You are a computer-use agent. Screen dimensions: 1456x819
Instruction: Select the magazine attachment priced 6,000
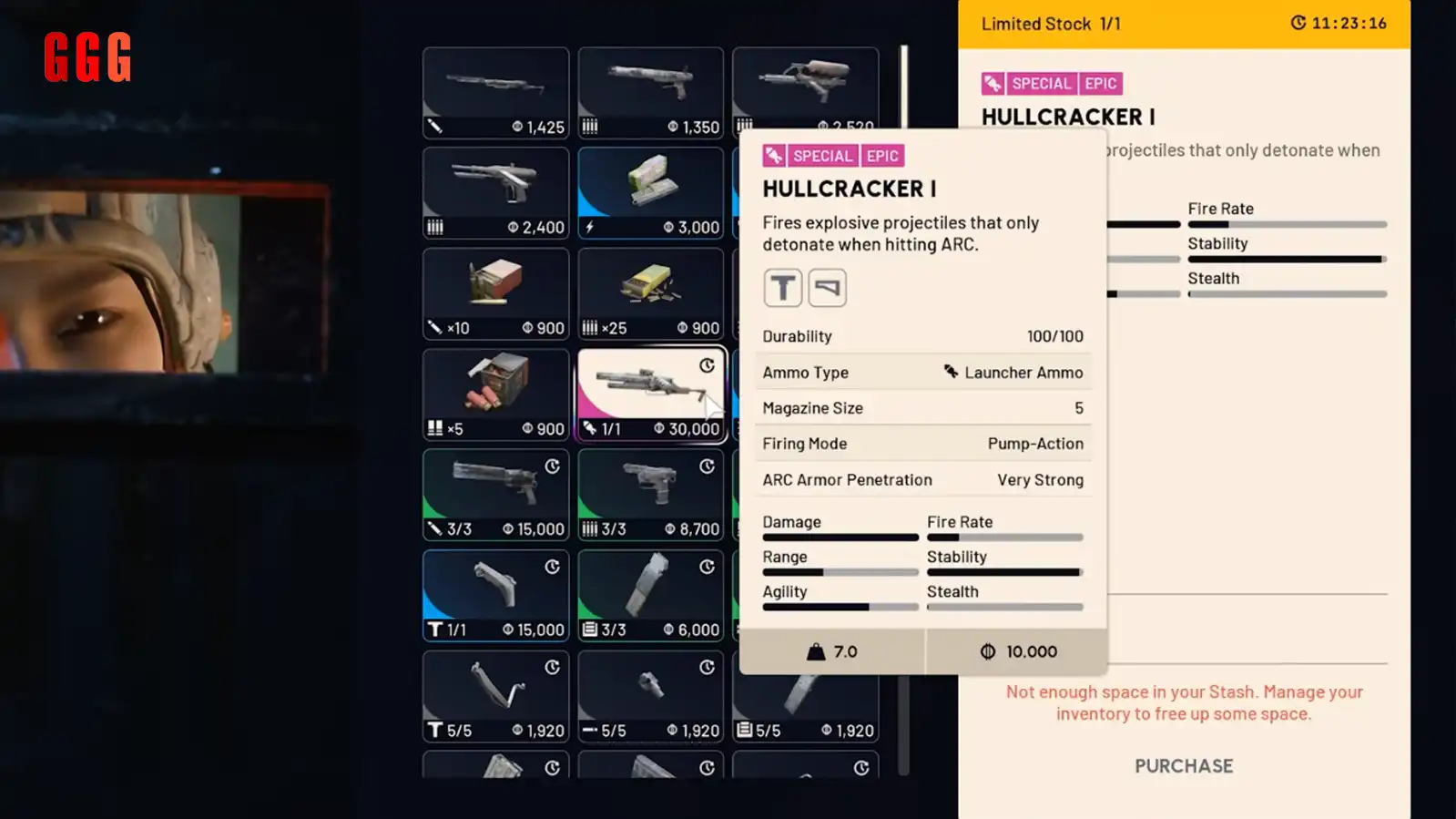(x=650, y=596)
